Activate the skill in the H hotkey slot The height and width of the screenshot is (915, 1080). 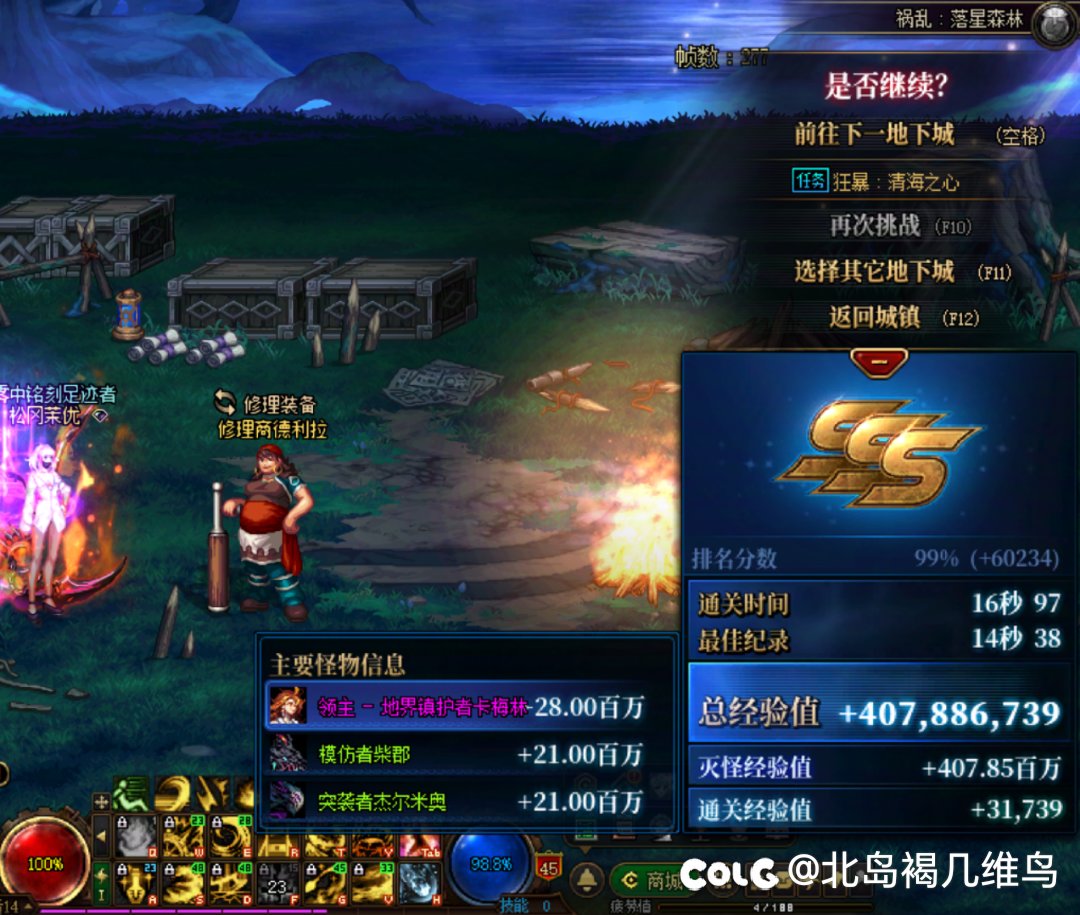tap(420, 882)
